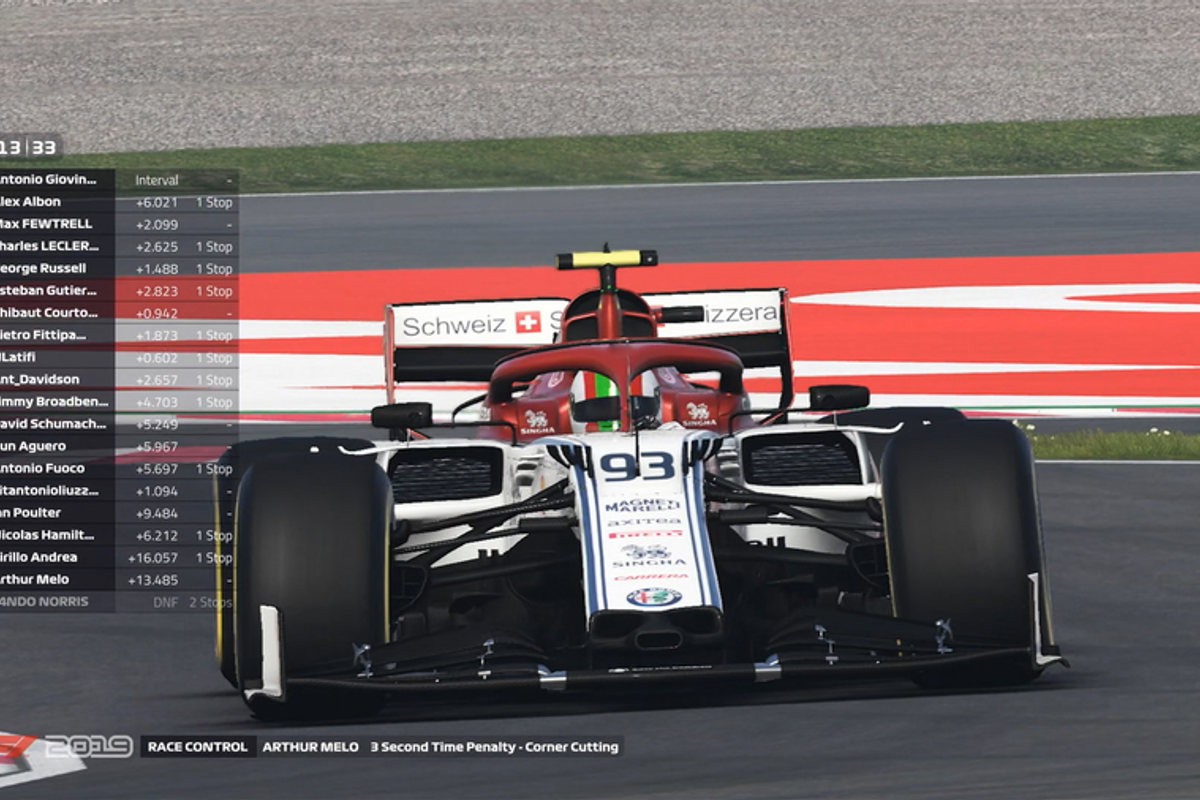Select Alex Albon in the standings
Viewport: 1200px width, 800px height.
point(50,202)
